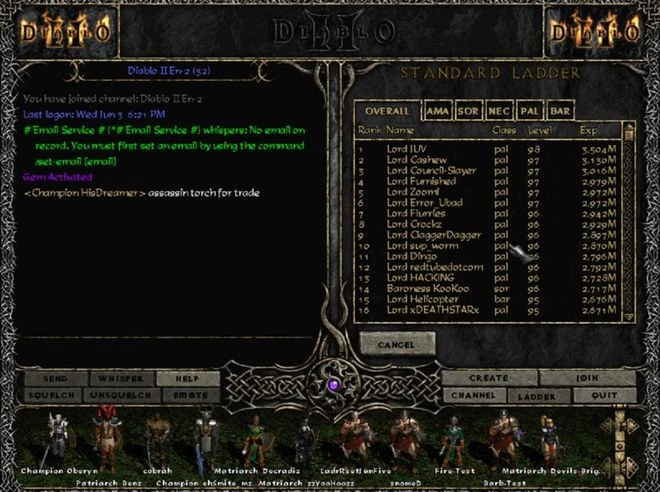Open the HELP button
Viewport: 660px width, 492px height.
pos(186,379)
